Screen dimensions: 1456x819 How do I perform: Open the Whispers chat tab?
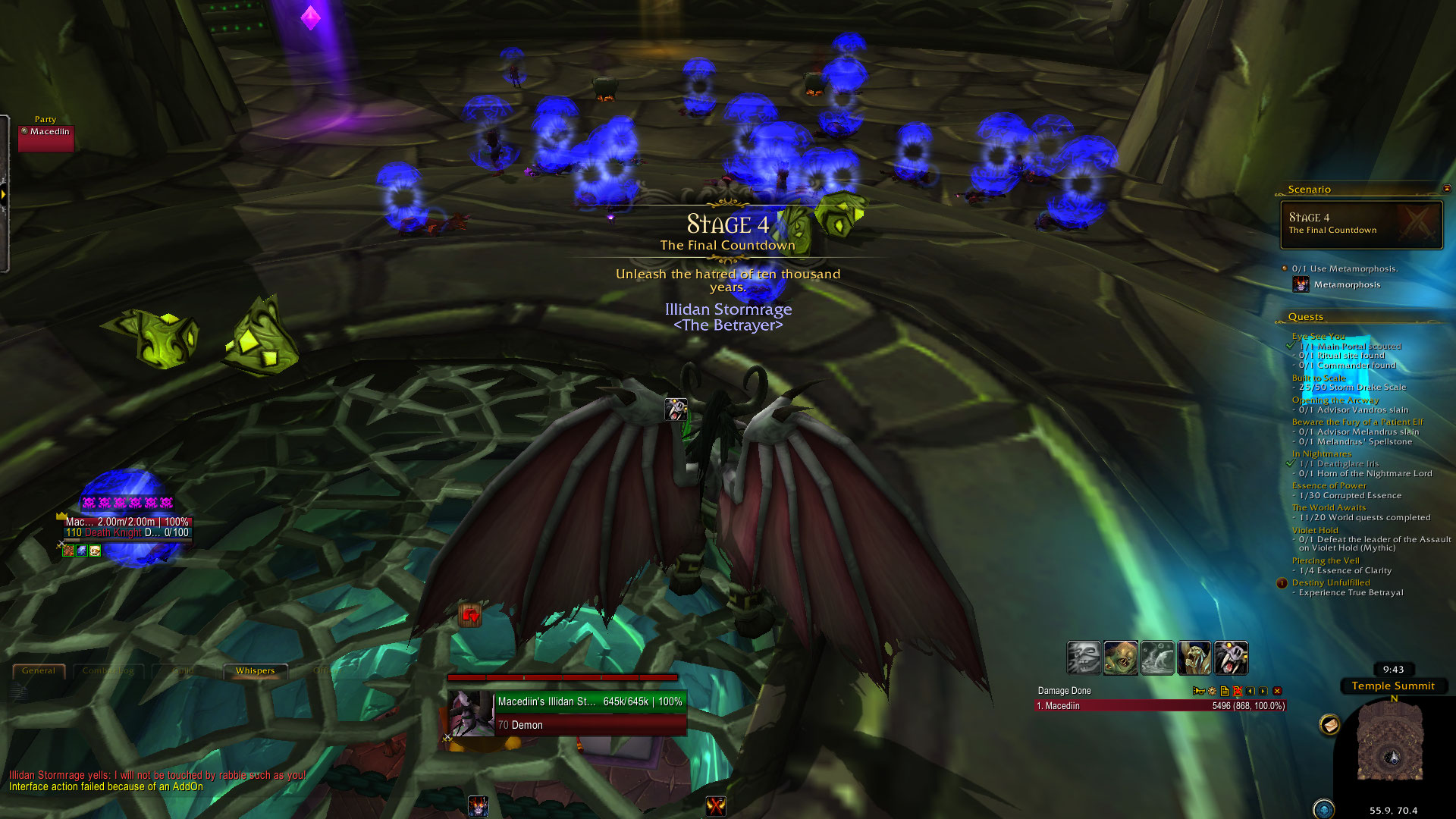pos(255,671)
